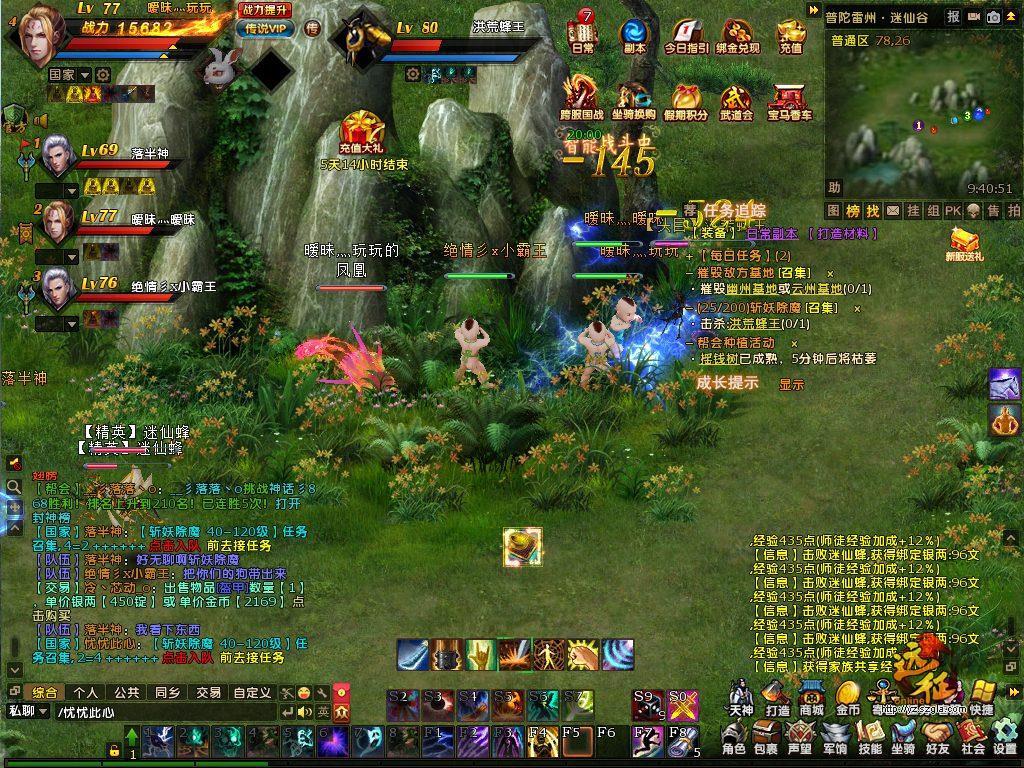1024x768 pixels.
Task: Select party member 落半神 portrait
Action: (57, 157)
